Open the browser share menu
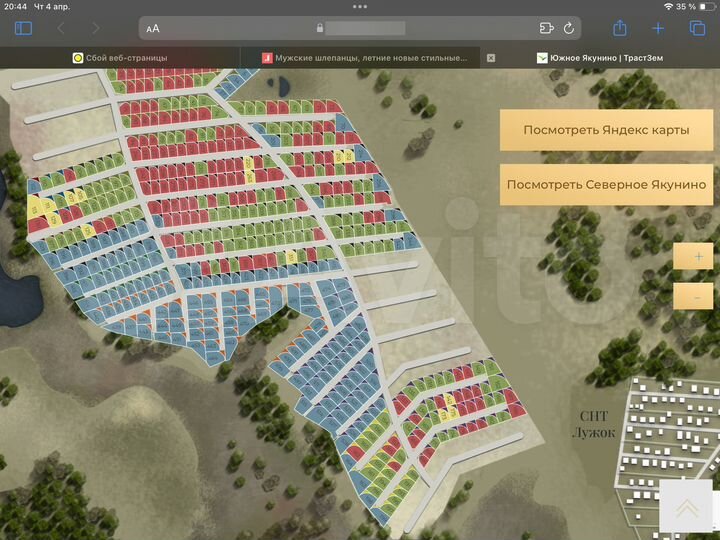720x540 pixels. (x=620, y=28)
